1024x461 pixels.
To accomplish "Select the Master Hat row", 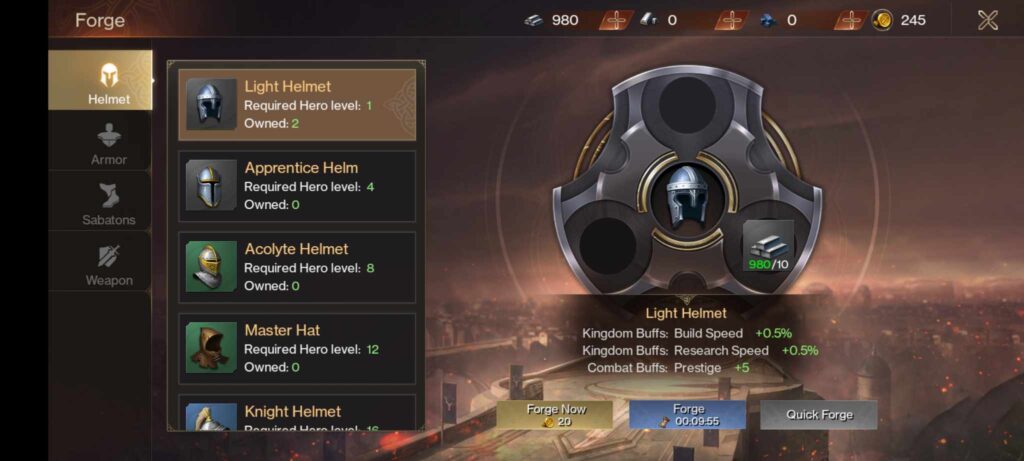I will pos(296,348).
